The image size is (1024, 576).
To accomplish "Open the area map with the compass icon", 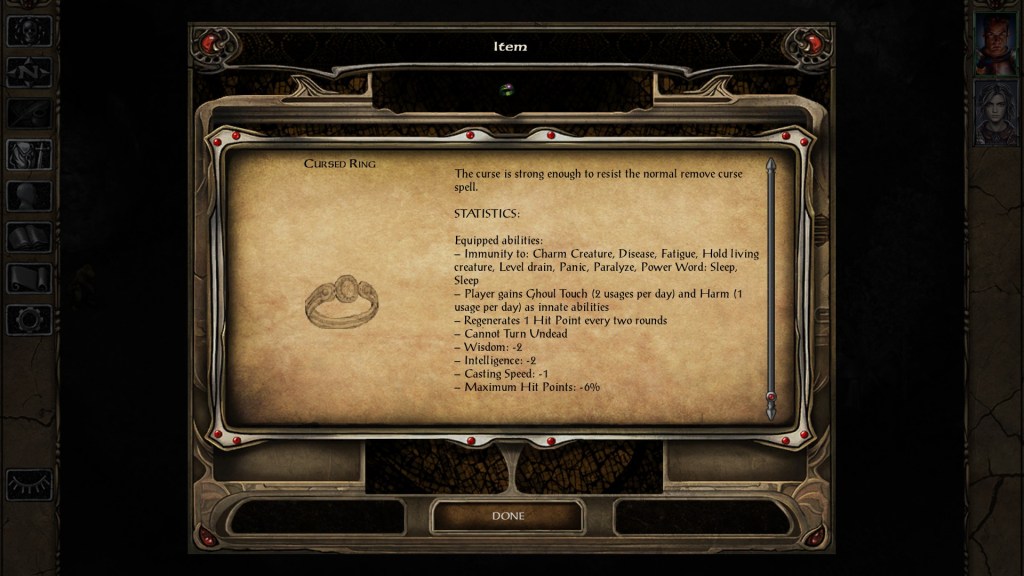I will pos(29,72).
